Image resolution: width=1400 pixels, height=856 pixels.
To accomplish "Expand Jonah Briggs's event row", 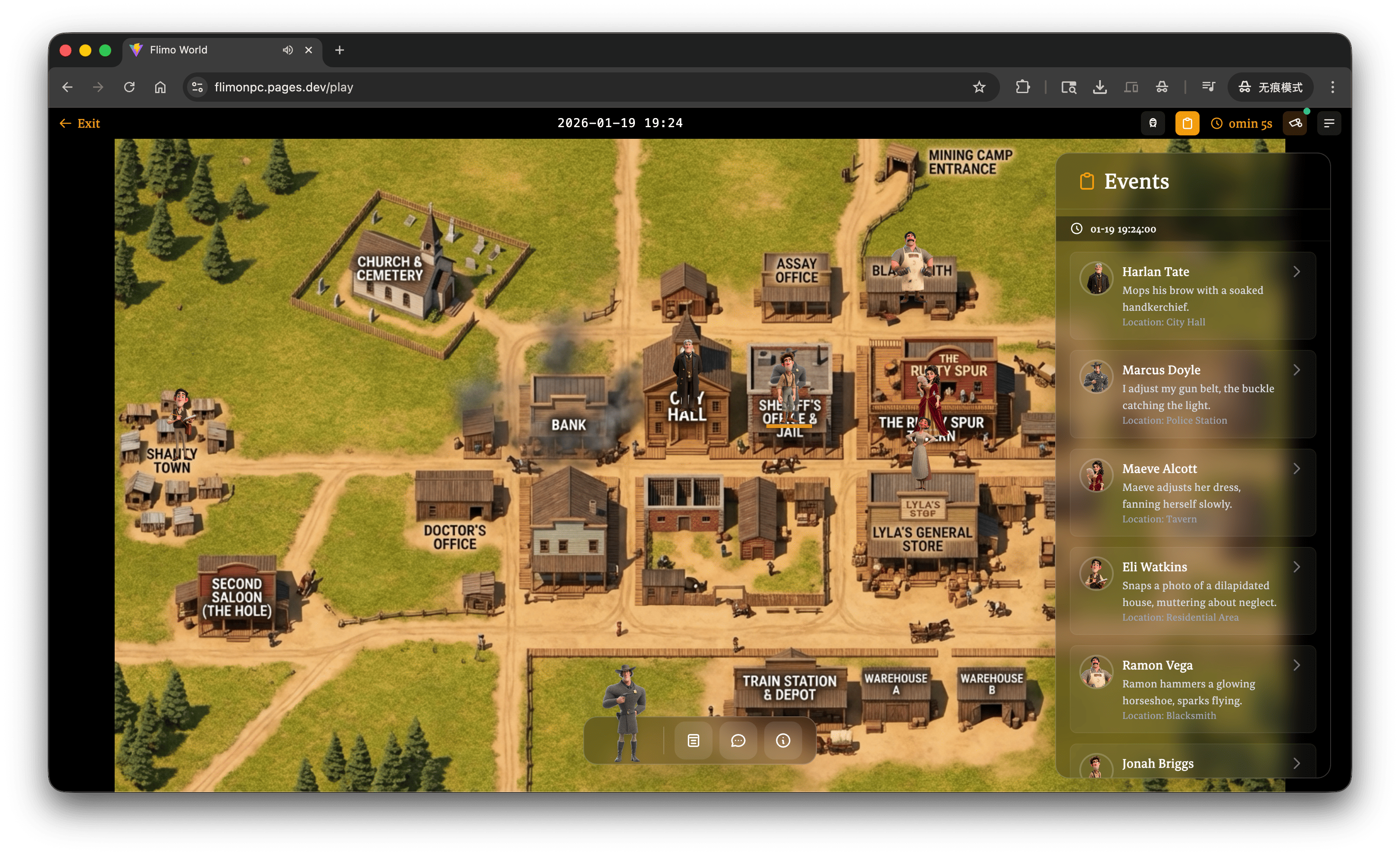I will [x=1192, y=763].
